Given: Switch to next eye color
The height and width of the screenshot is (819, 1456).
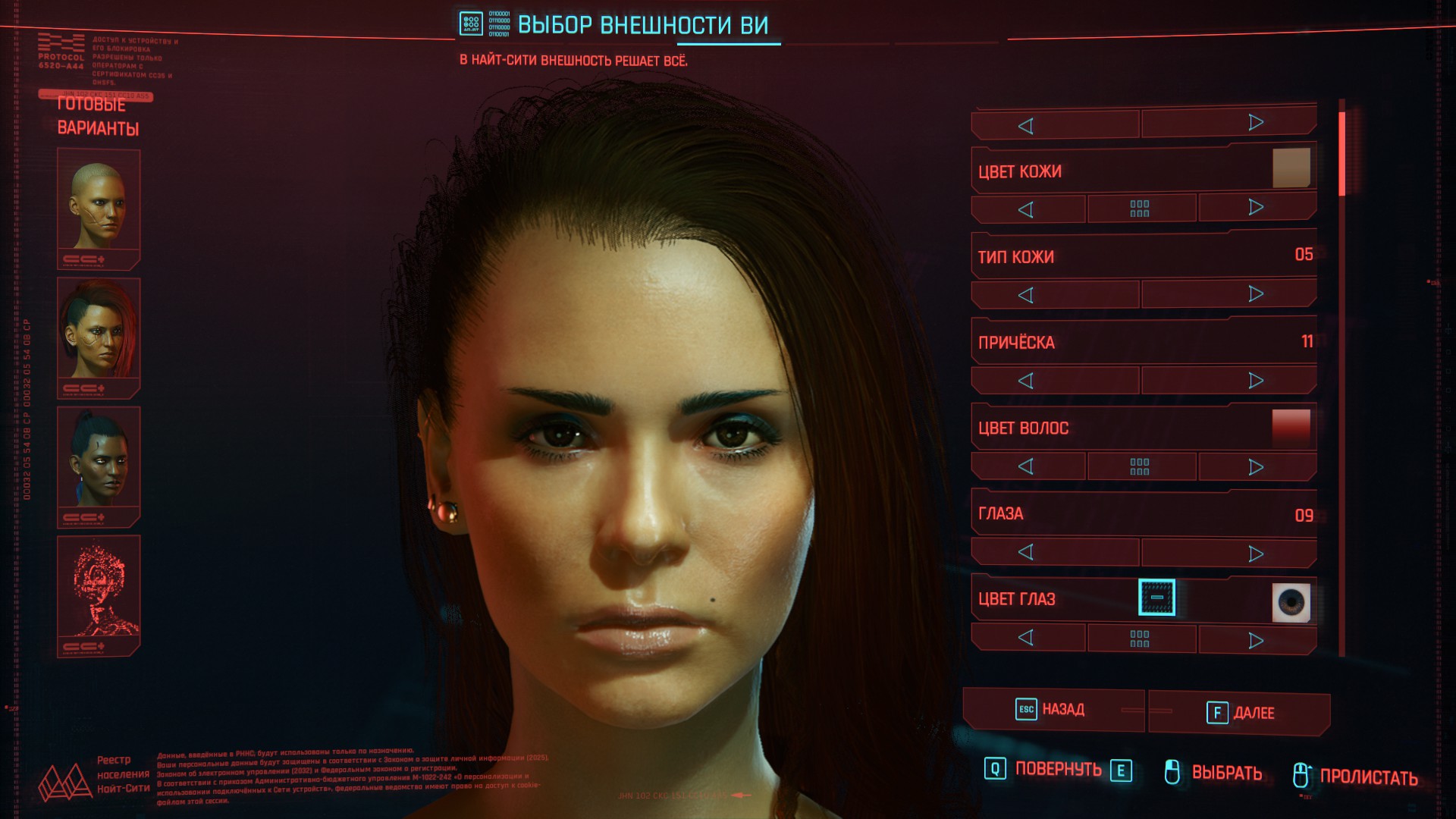Looking at the screenshot, I should coord(1256,641).
